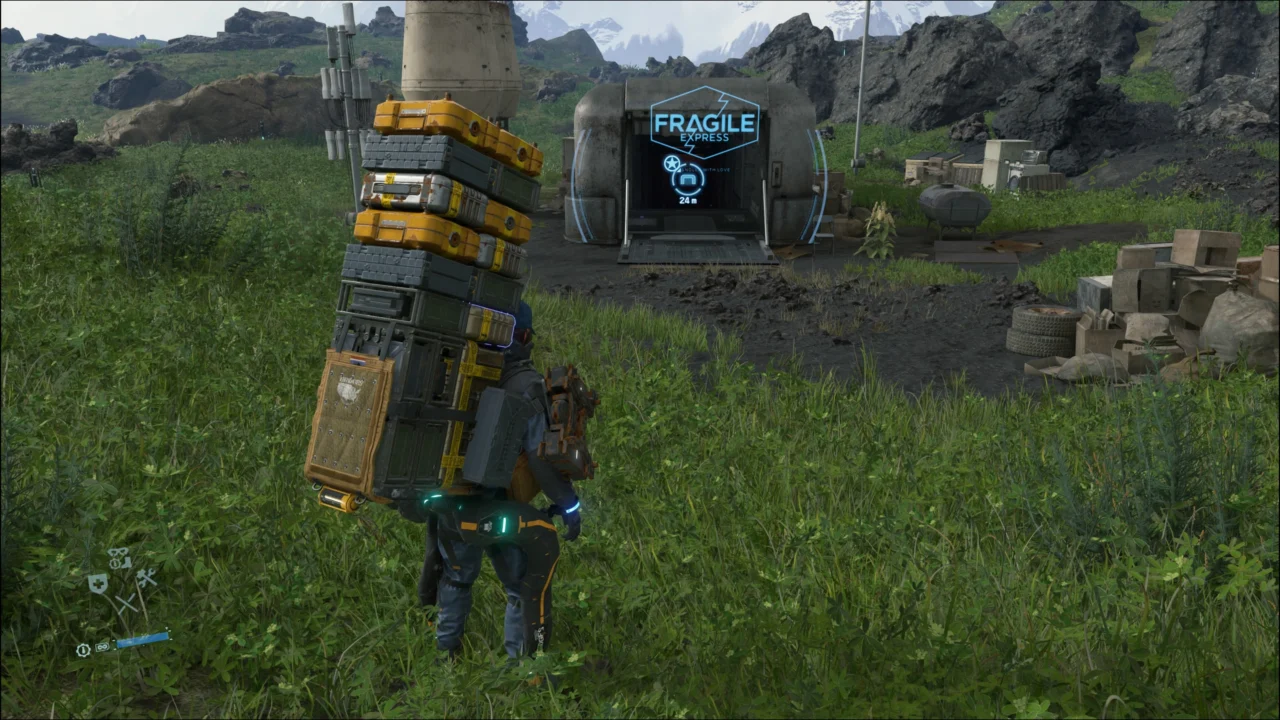Click the star badge beside the delivery hologram
1280x720 pixels.
coord(672,162)
